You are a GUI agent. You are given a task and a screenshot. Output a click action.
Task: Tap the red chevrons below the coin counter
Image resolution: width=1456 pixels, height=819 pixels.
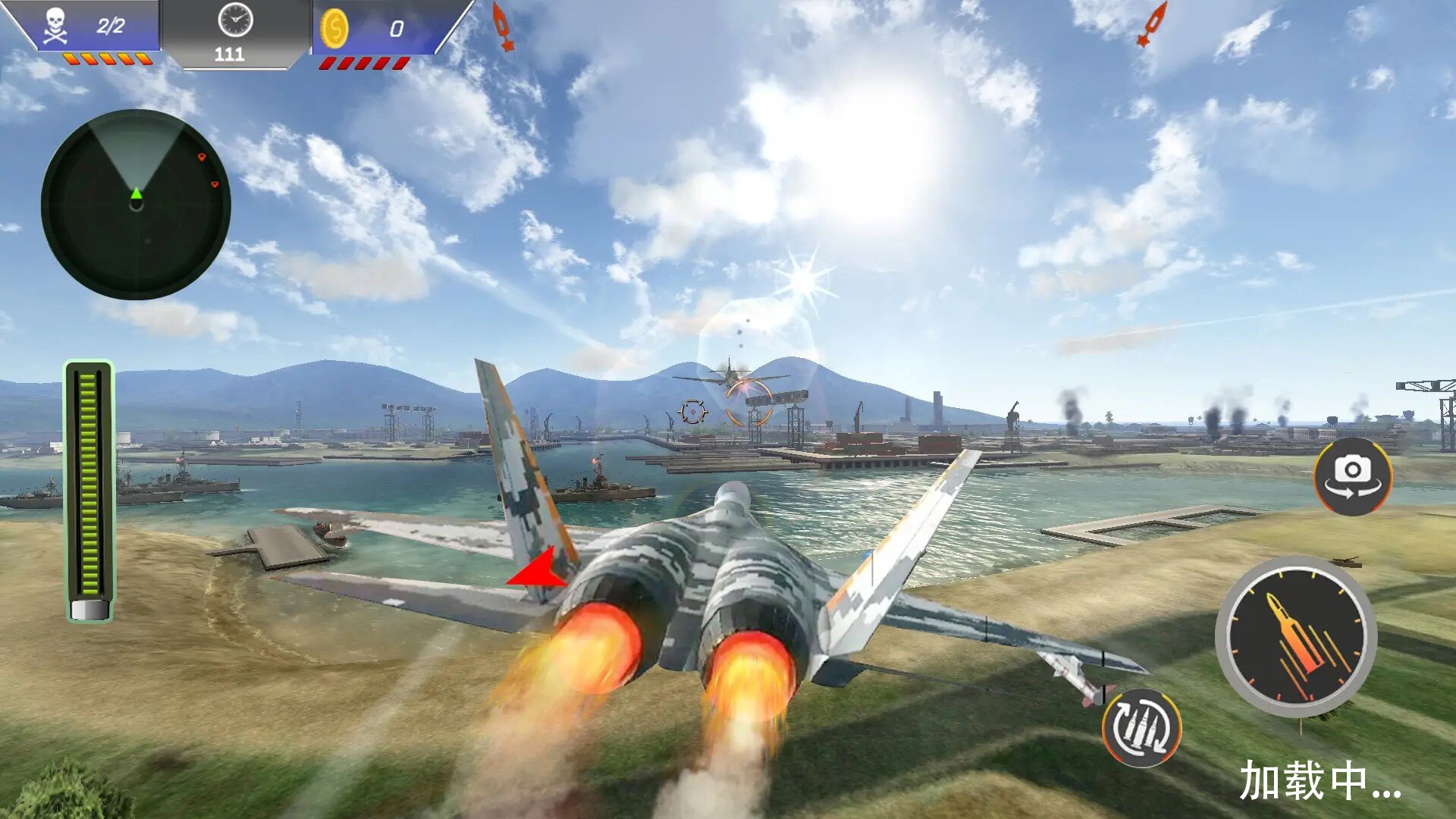click(364, 64)
